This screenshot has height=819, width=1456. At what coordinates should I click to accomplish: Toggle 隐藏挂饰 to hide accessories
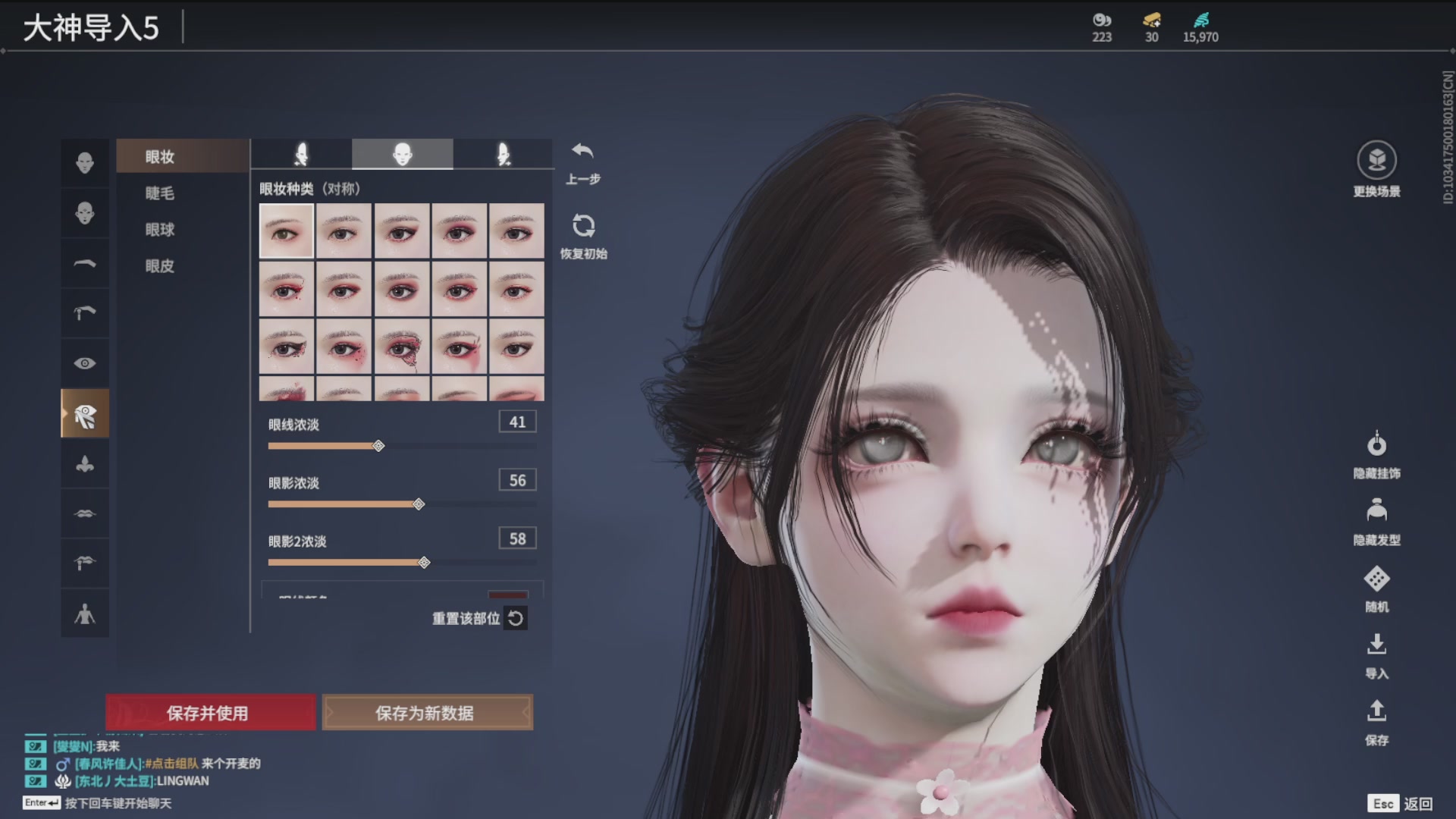1376,446
